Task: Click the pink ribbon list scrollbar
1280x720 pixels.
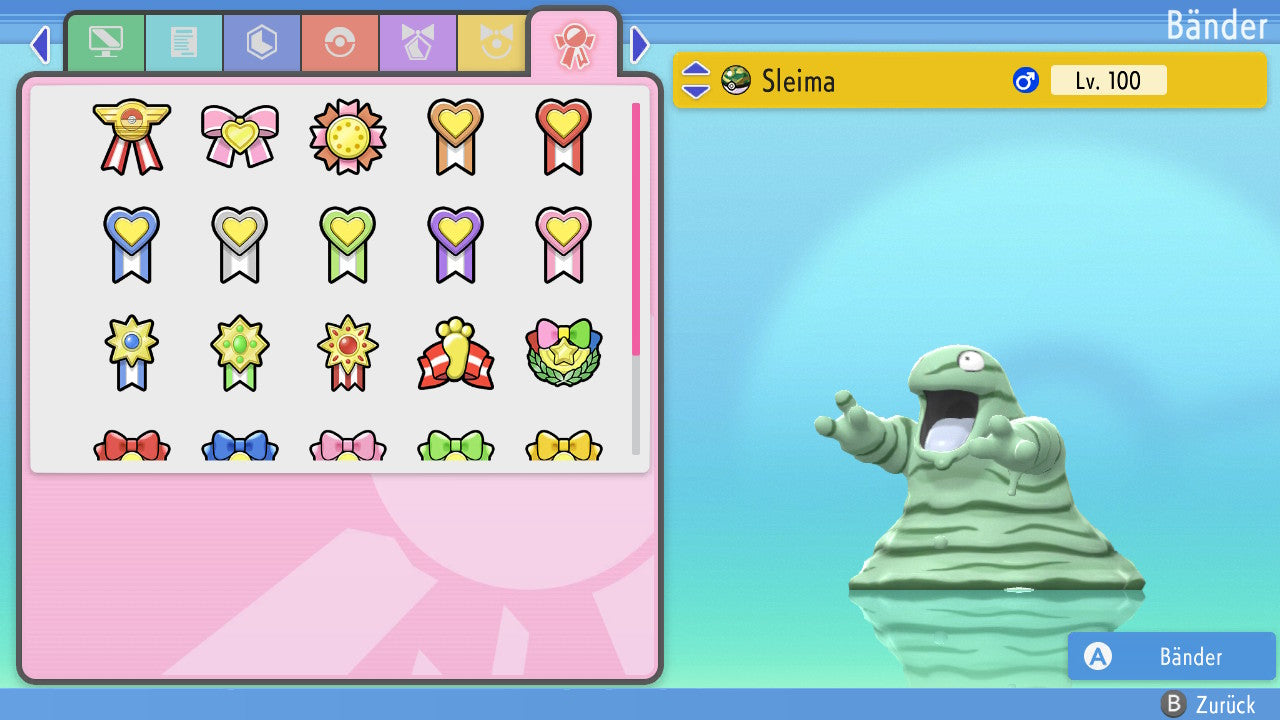Action: pyautogui.click(x=636, y=228)
